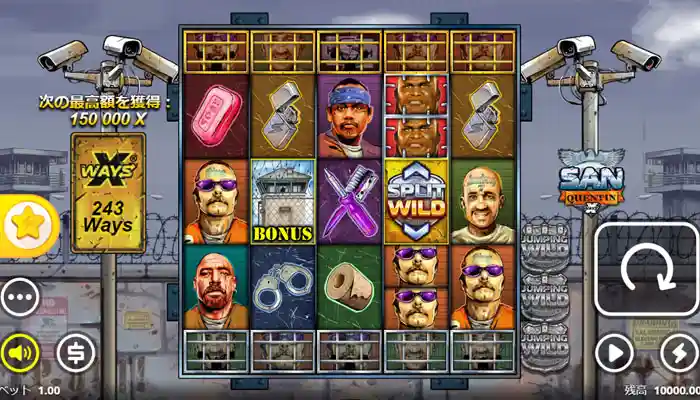Open the three-dot menu
The width and height of the screenshot is (700, 400).
point(20,297)
